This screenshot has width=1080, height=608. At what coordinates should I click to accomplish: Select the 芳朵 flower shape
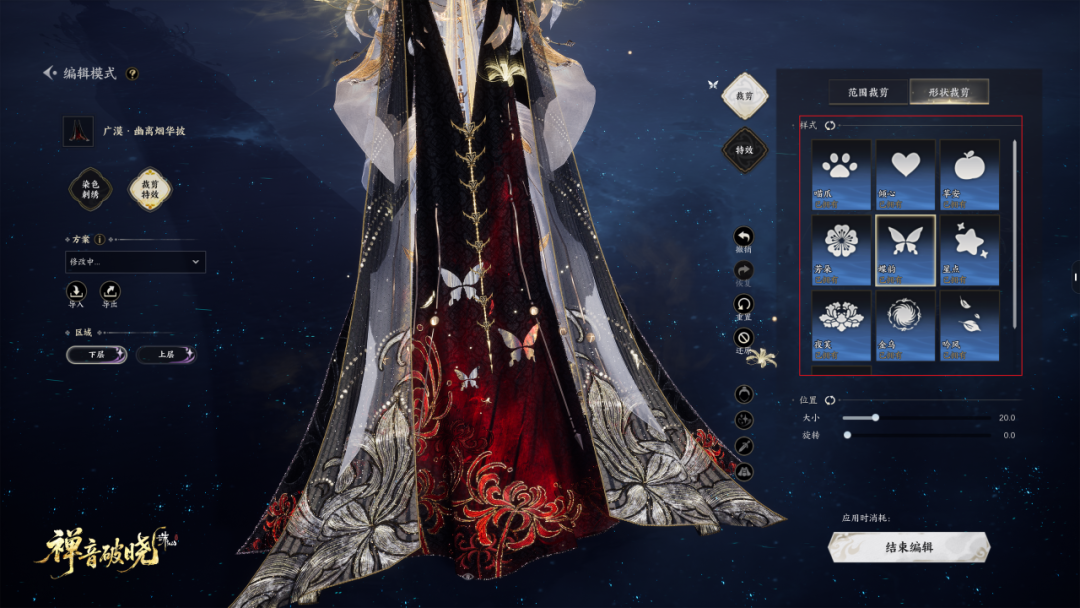point(841,250)
